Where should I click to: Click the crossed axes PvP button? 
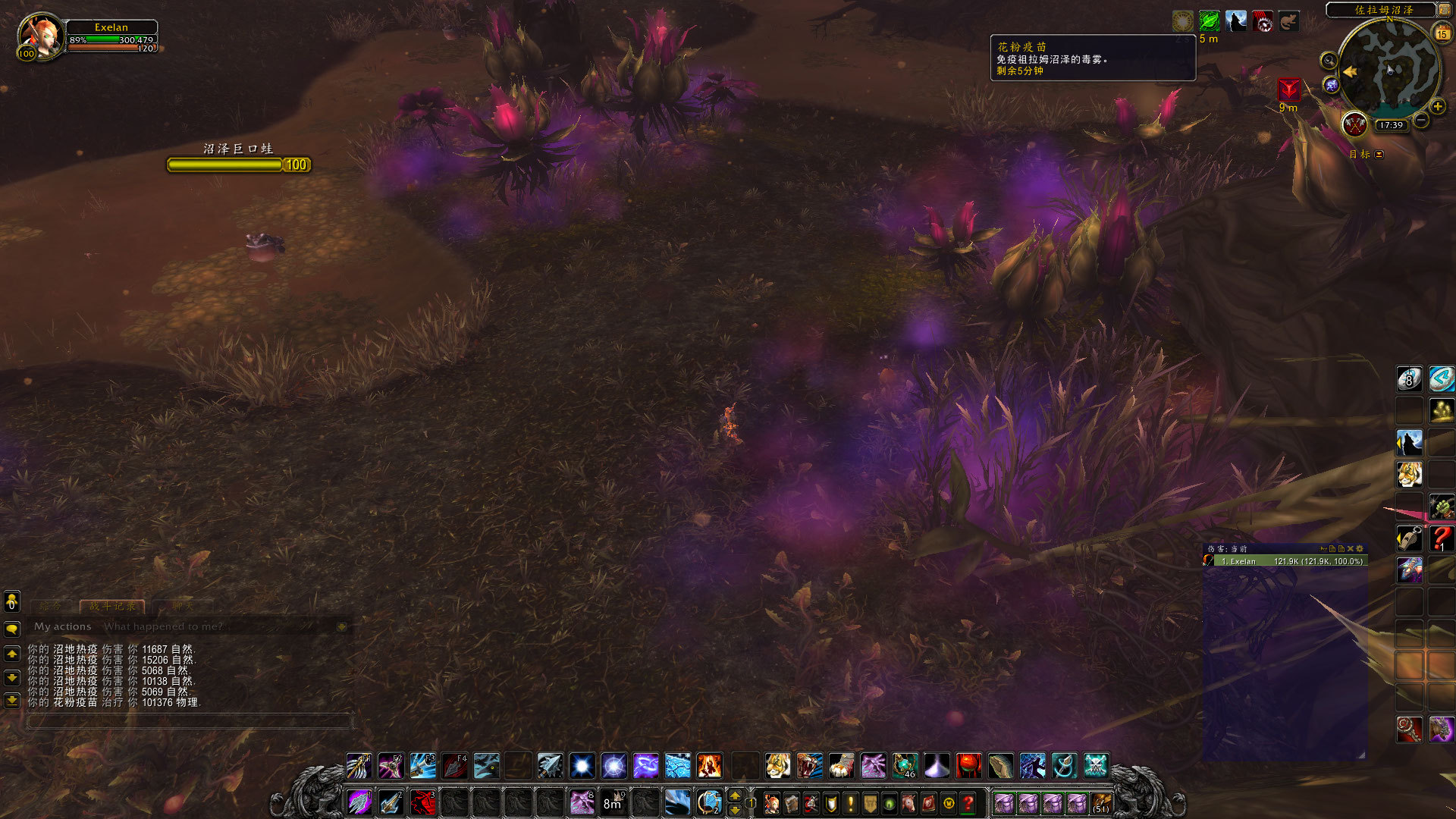tap(1354, 124)
